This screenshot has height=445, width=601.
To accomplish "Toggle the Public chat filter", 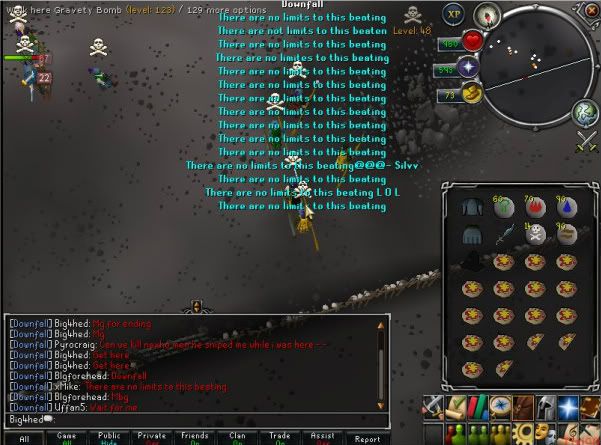I will [110, 438].
